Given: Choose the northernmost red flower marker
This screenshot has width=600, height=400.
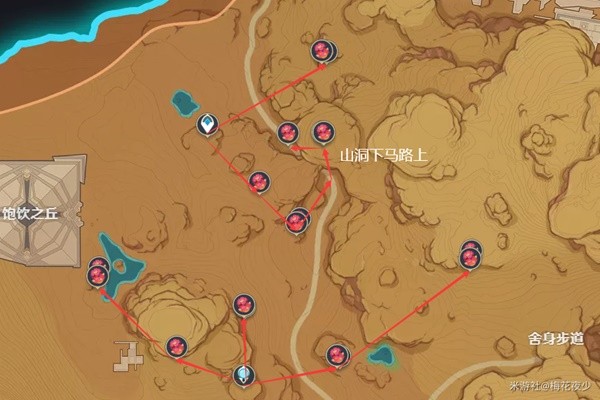Looking at the screenshot, I should tap(322, 51).
